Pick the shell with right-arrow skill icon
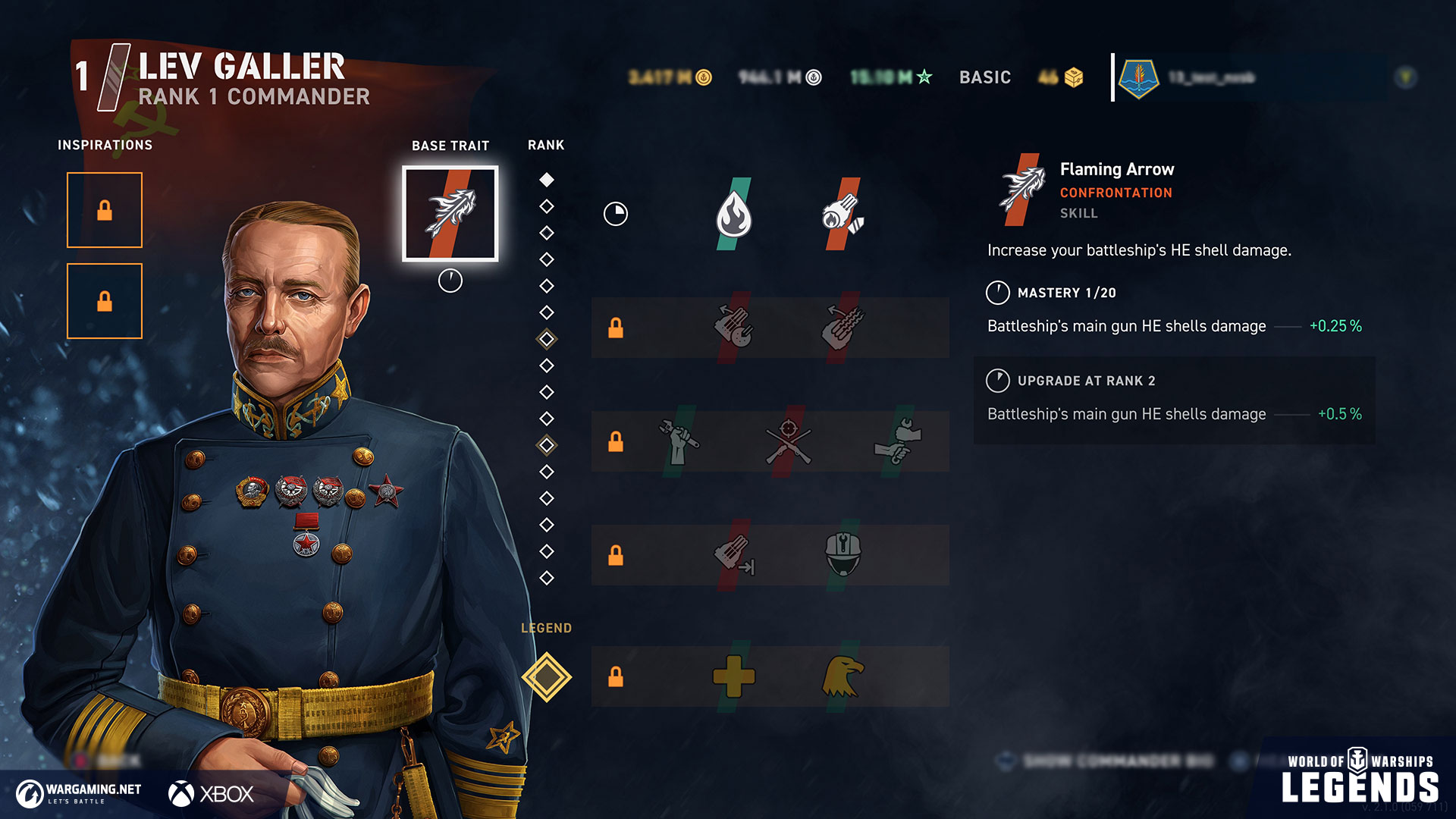Viewport: 1456px width, 819px height. tap(733, 554)
